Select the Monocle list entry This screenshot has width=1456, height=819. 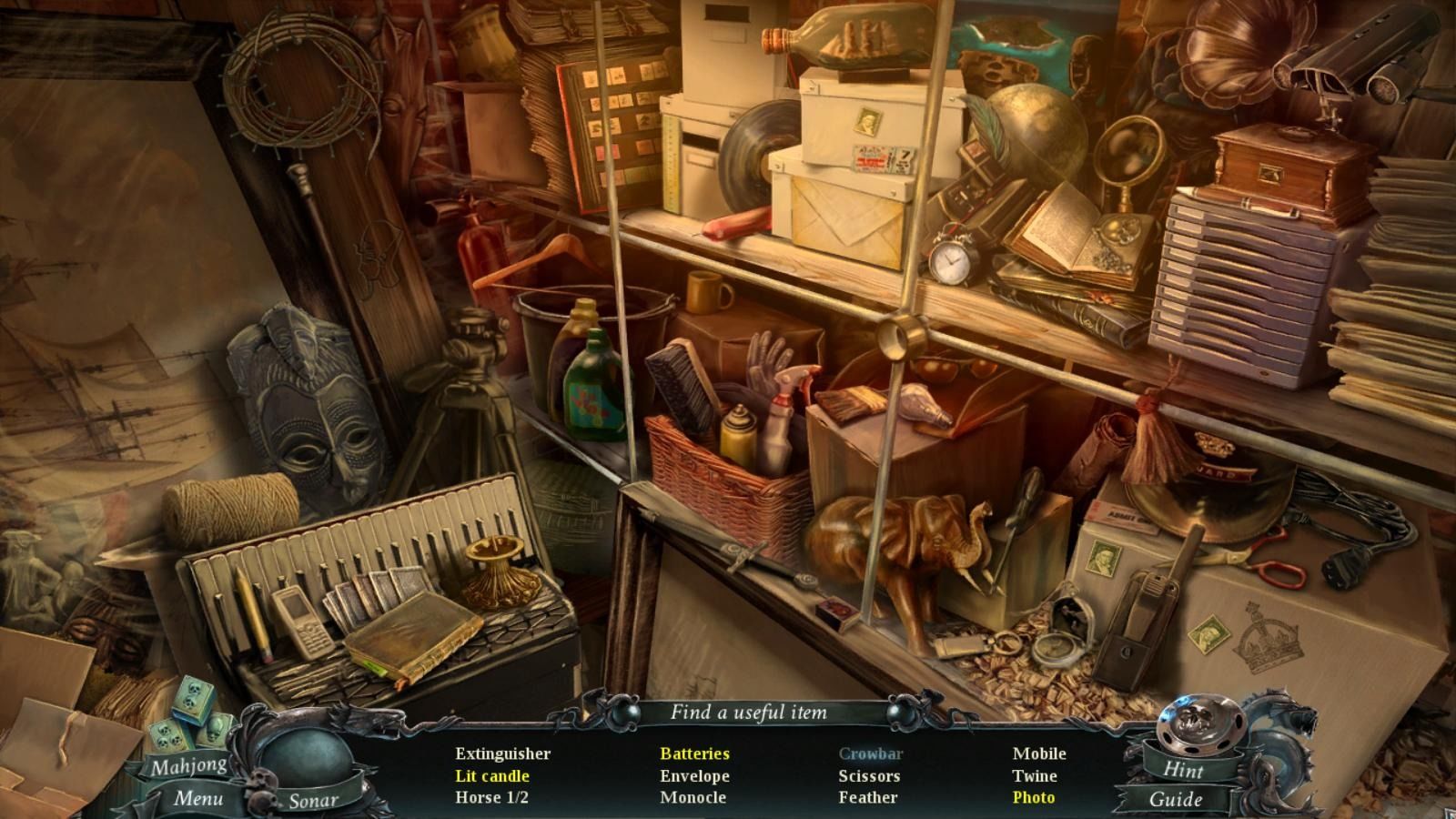coord(693,797)
